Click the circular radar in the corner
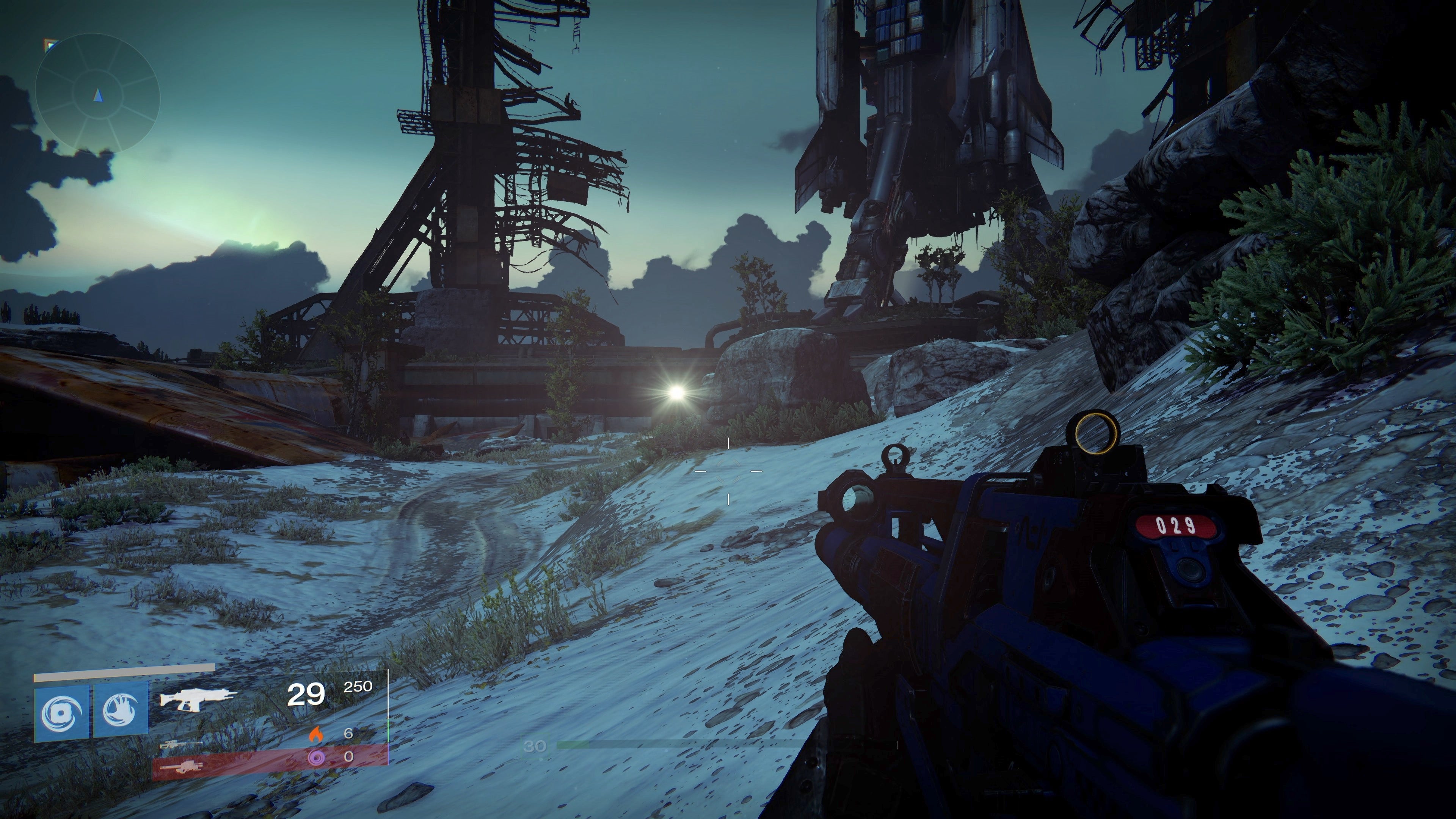 (98, 96)
